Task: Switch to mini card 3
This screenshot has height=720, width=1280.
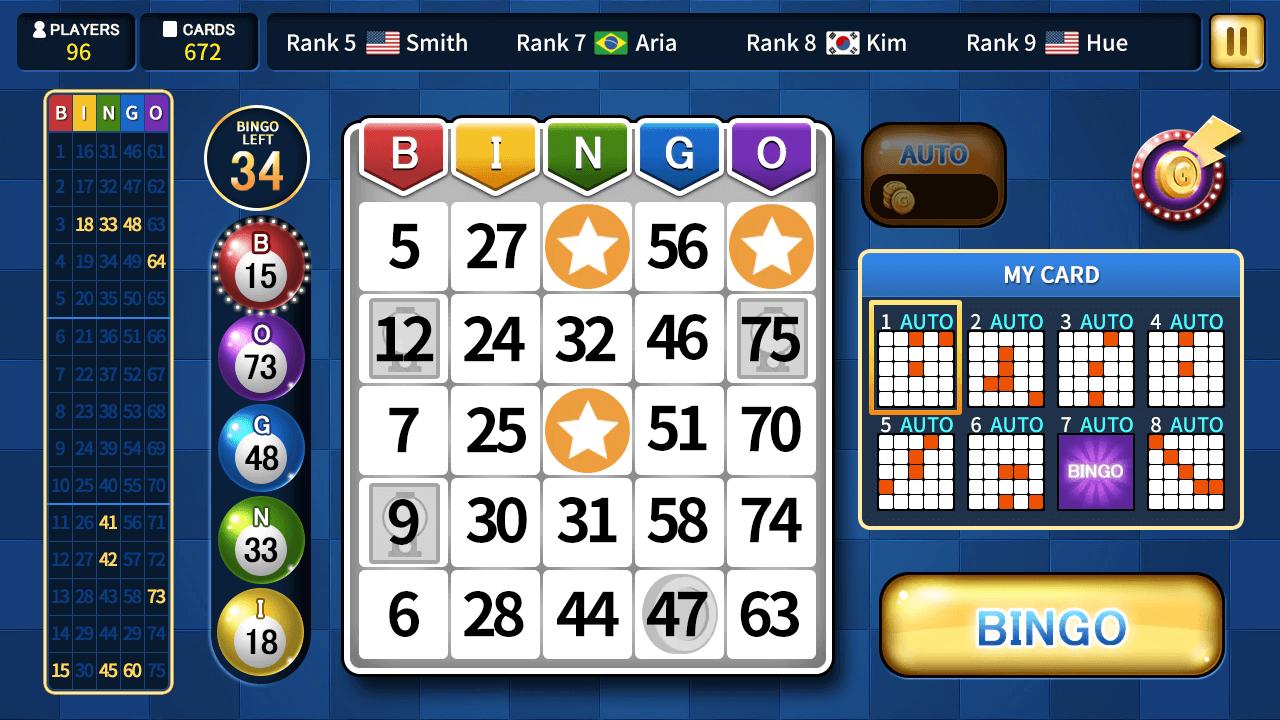Action: point(1095,370)
